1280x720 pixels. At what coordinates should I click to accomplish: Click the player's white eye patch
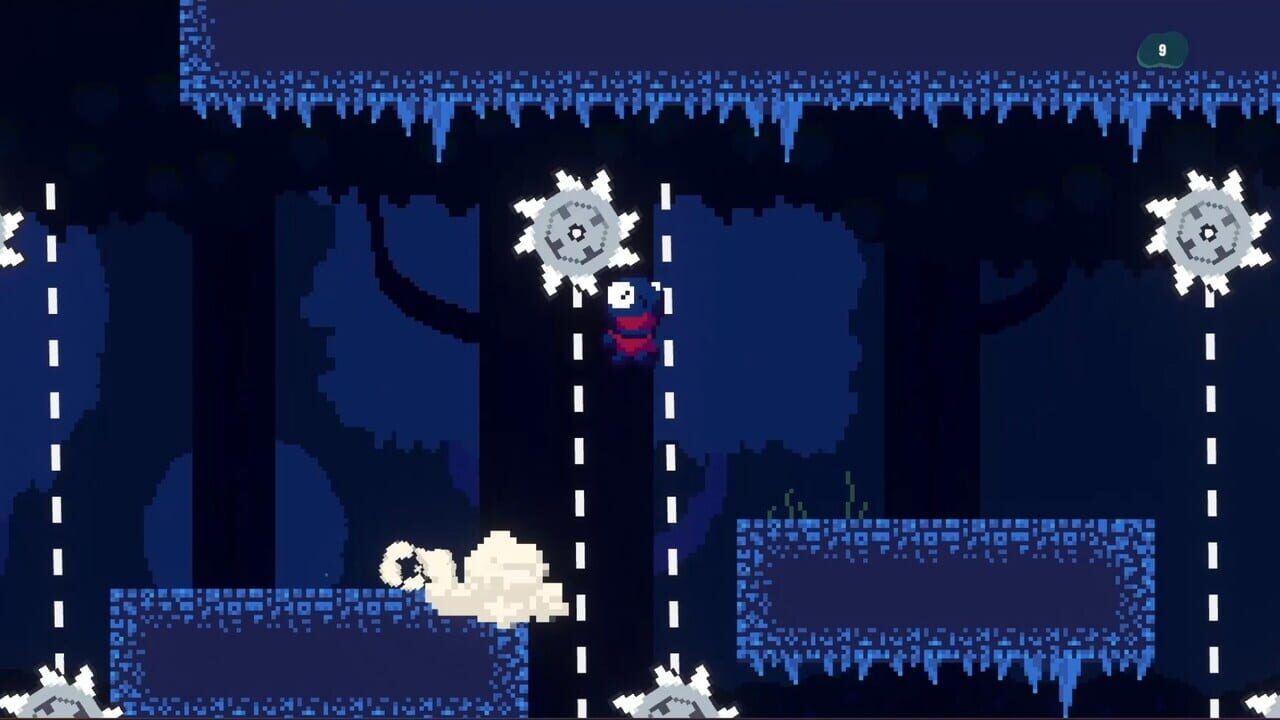tap(621, 293)
